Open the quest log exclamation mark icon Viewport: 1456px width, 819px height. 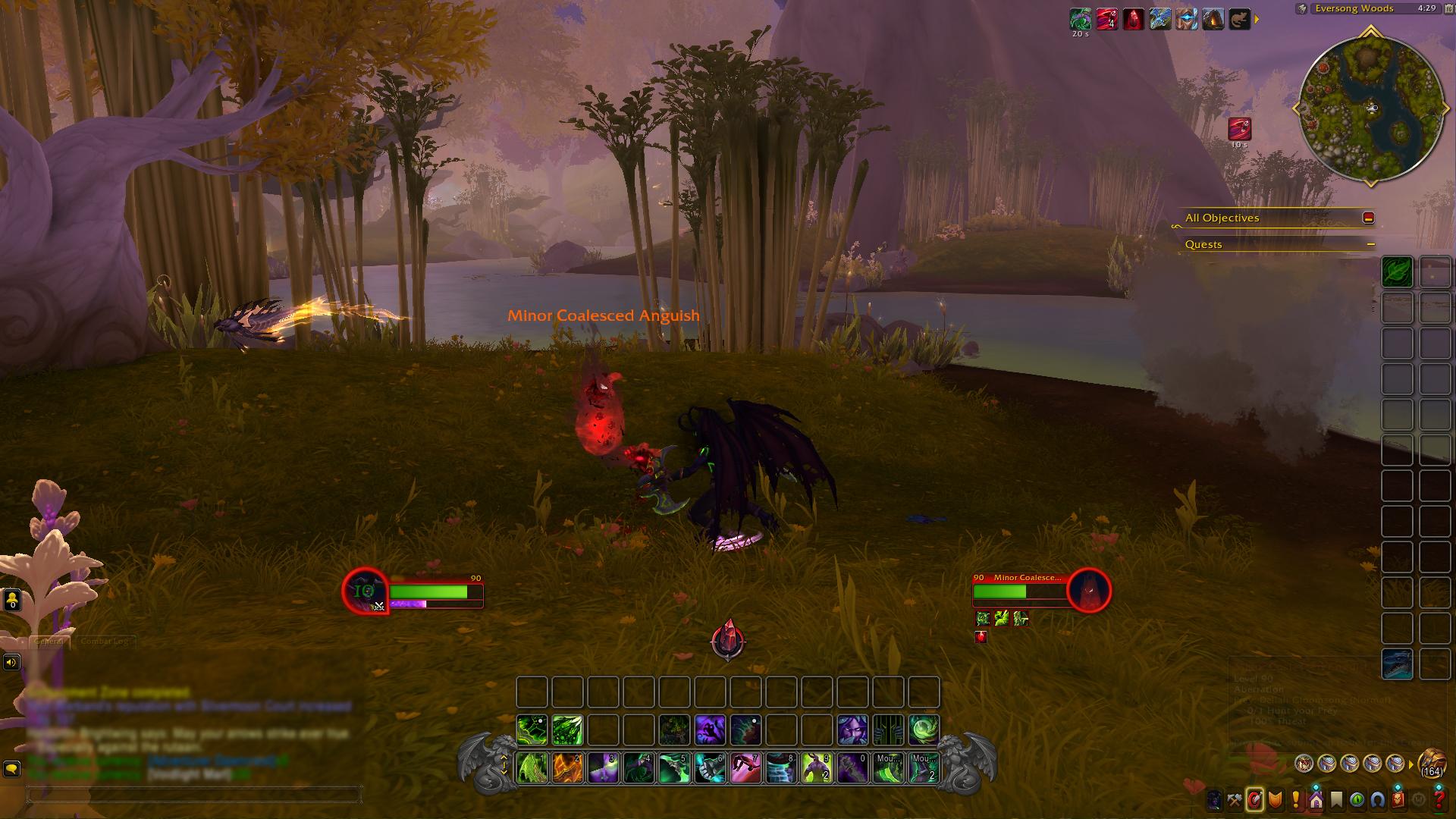(1296, 799)
